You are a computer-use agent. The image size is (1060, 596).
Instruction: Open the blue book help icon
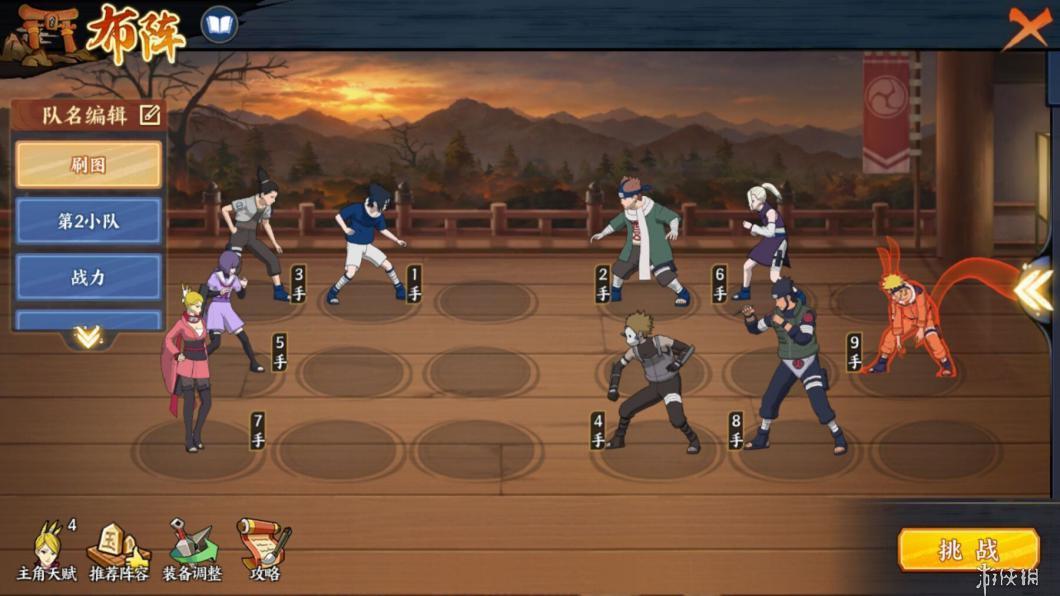219,24
